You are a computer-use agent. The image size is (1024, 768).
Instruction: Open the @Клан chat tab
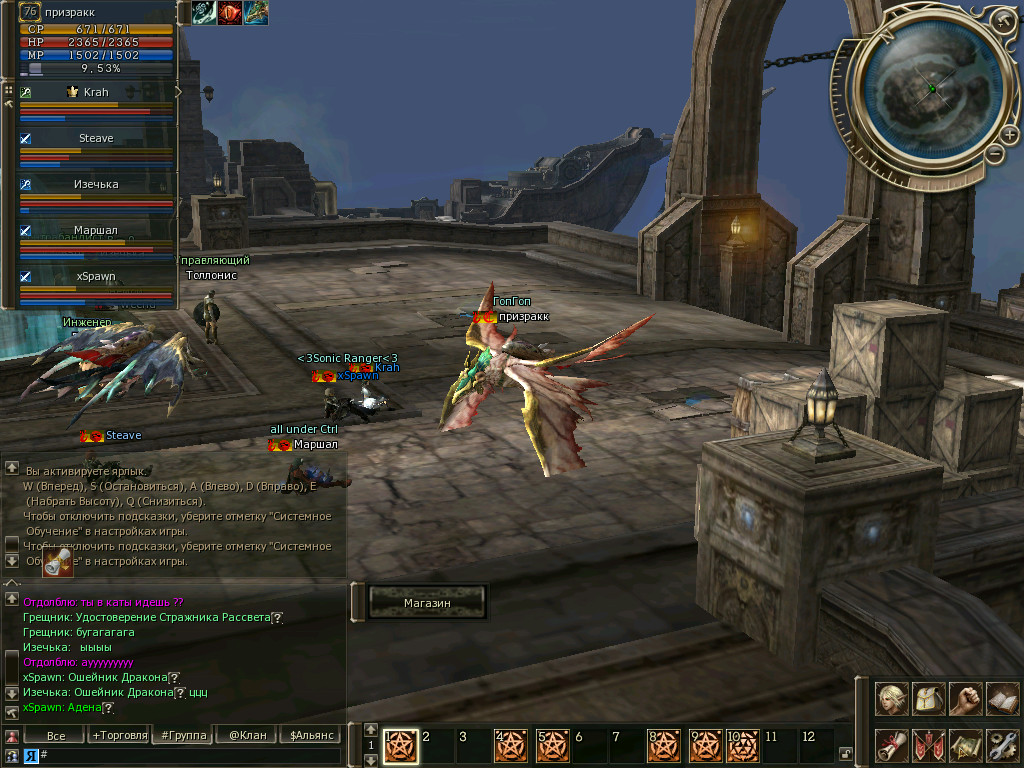(247, 735)
